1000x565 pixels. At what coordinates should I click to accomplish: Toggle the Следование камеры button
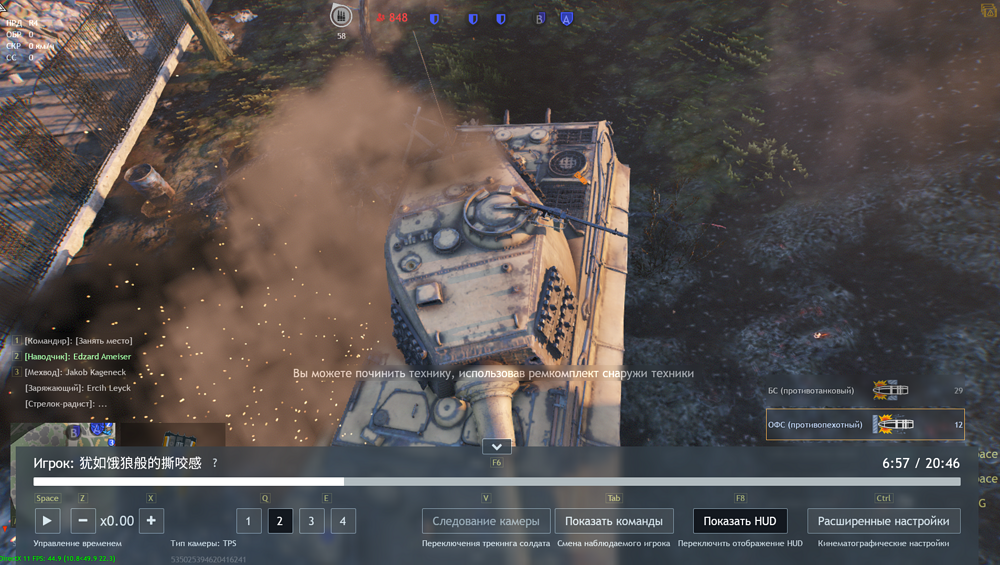pos(486,521)
